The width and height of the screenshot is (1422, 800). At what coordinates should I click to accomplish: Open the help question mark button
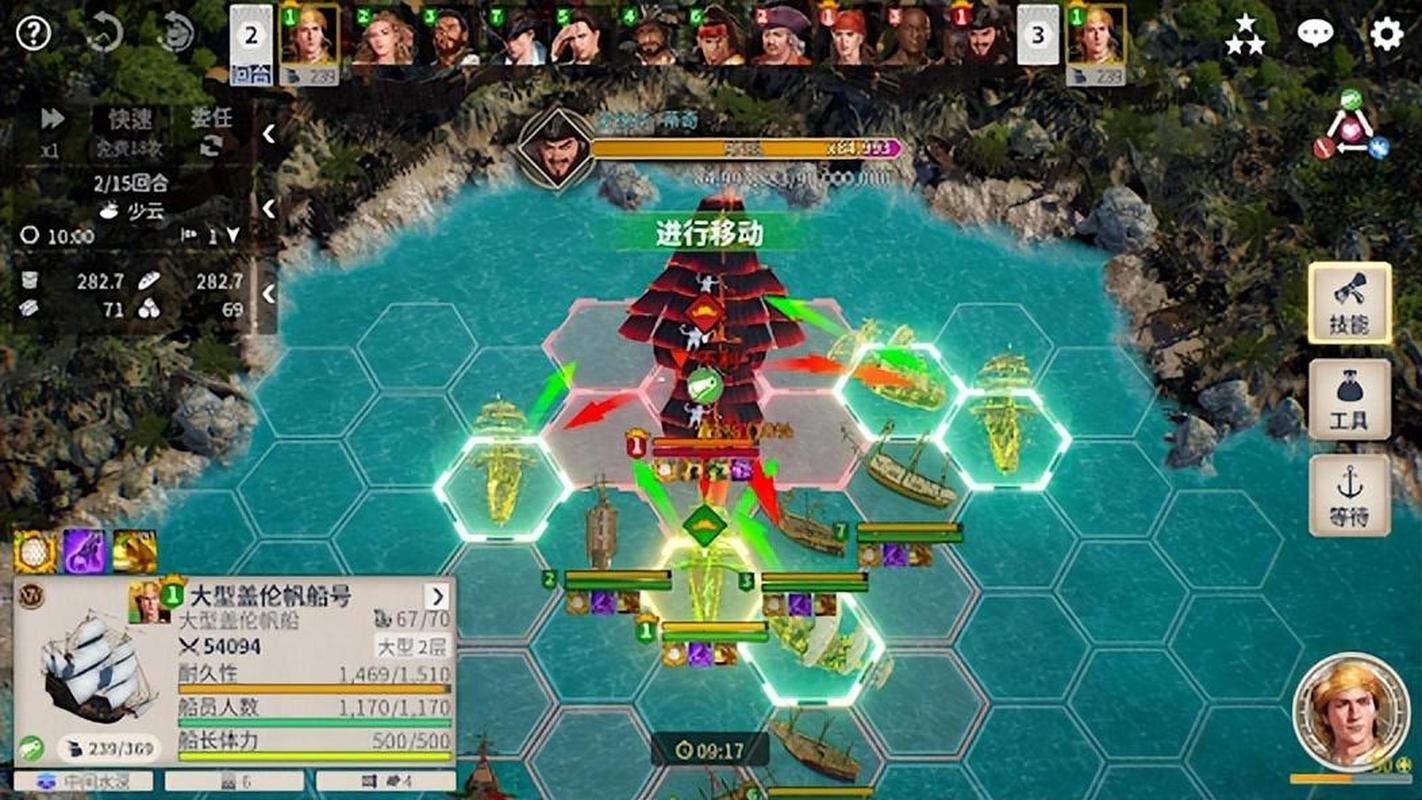[x=34, y=33]
